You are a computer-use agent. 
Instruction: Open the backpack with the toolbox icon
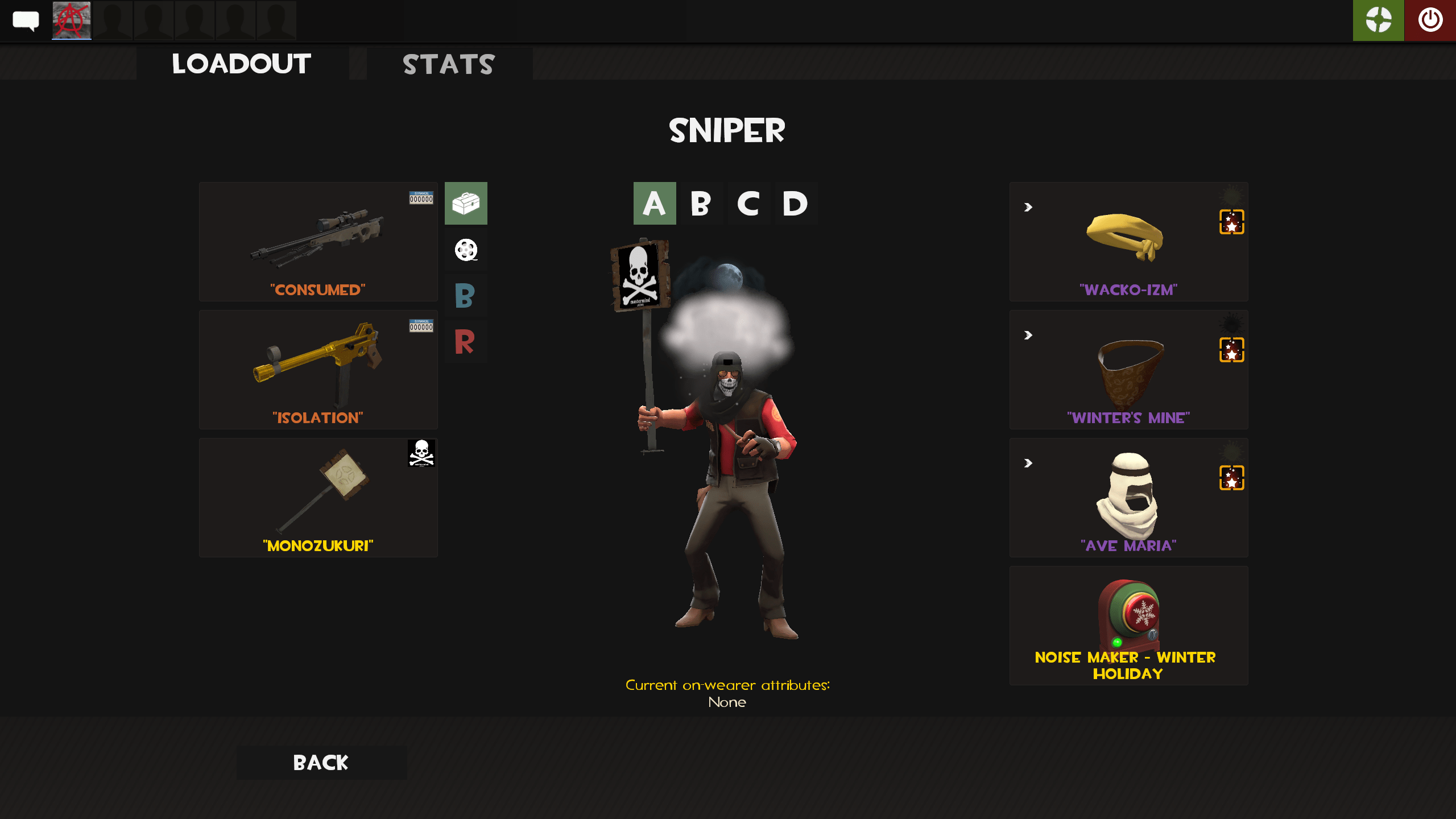(x=465, y=204)
